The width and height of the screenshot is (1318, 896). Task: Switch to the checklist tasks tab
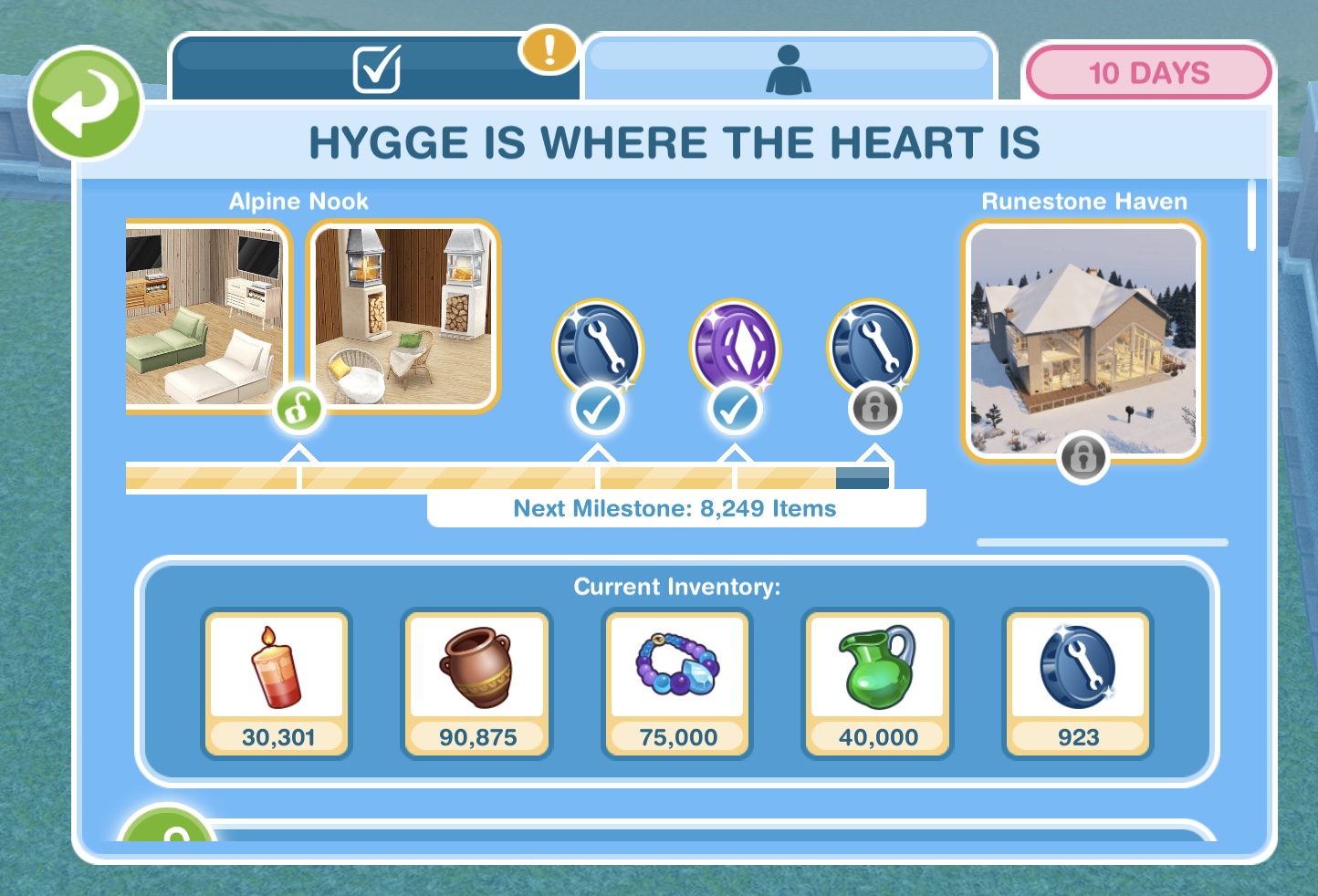tap(375, 68)
